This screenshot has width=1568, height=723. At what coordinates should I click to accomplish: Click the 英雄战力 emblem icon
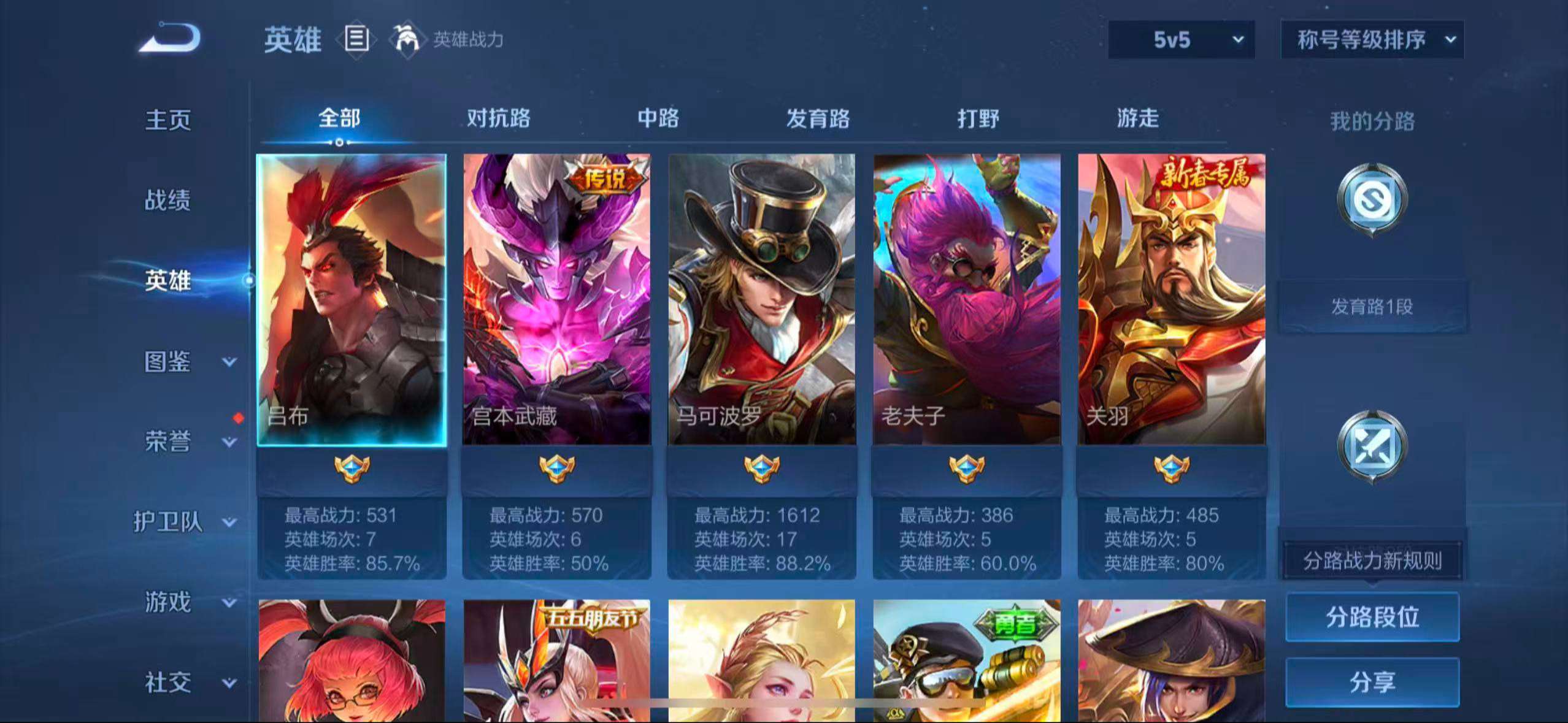[407, 39]
